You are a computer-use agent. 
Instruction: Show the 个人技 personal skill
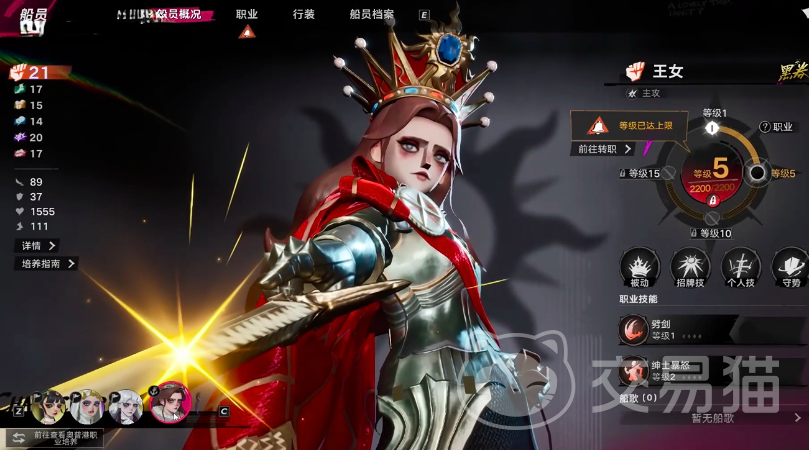pos(741,266)
